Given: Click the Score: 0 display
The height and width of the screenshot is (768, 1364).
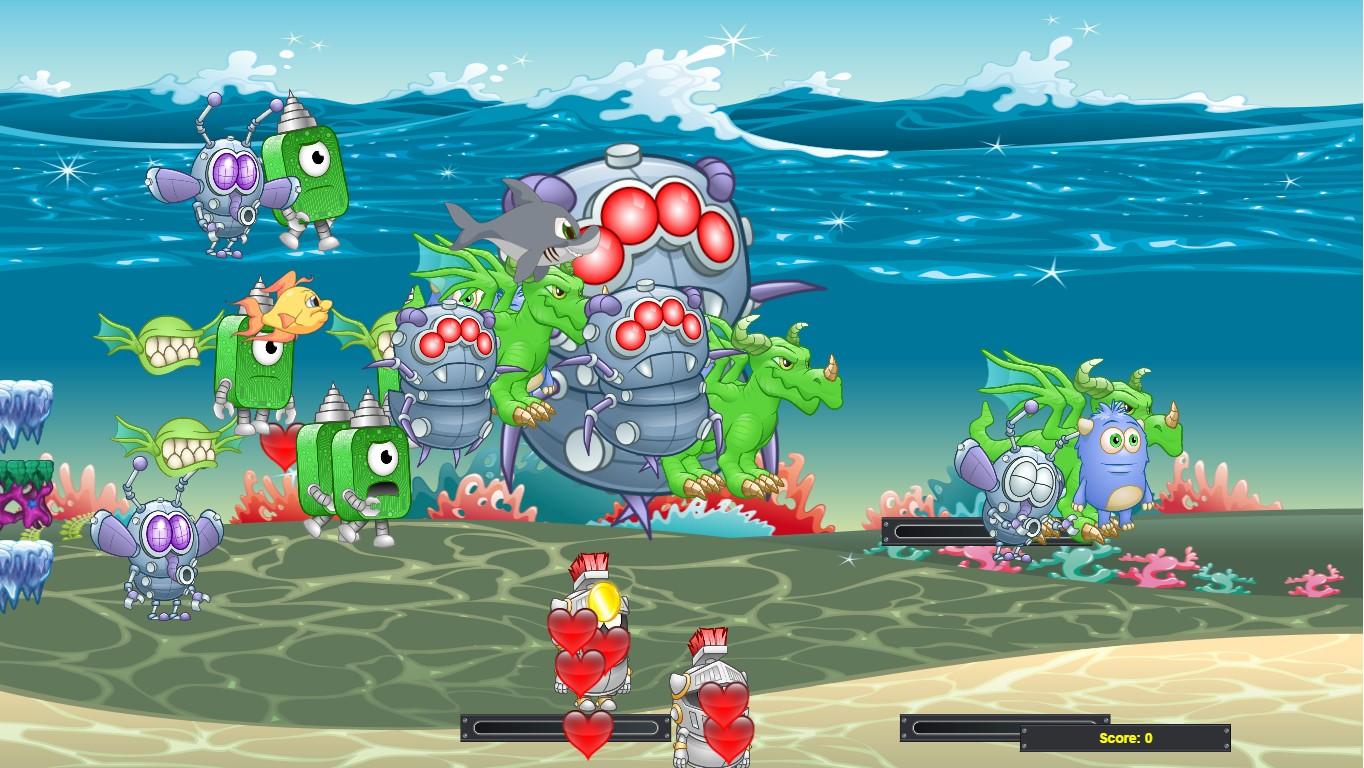Looking at the screenshot, I should [1125, 739].
